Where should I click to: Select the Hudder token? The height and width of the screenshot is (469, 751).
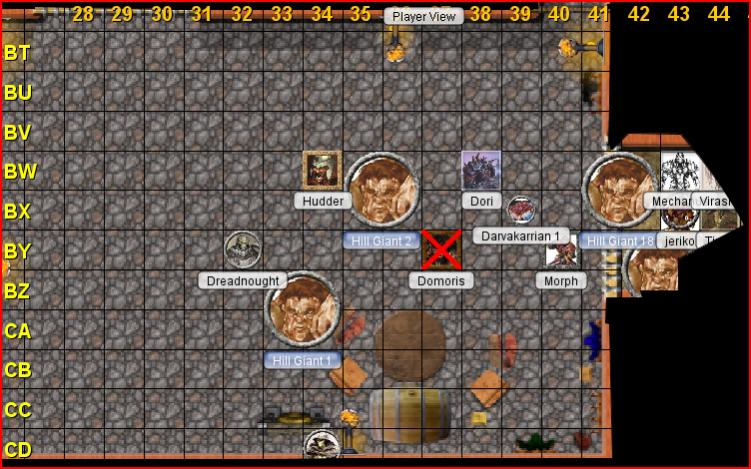coord(322,170)
